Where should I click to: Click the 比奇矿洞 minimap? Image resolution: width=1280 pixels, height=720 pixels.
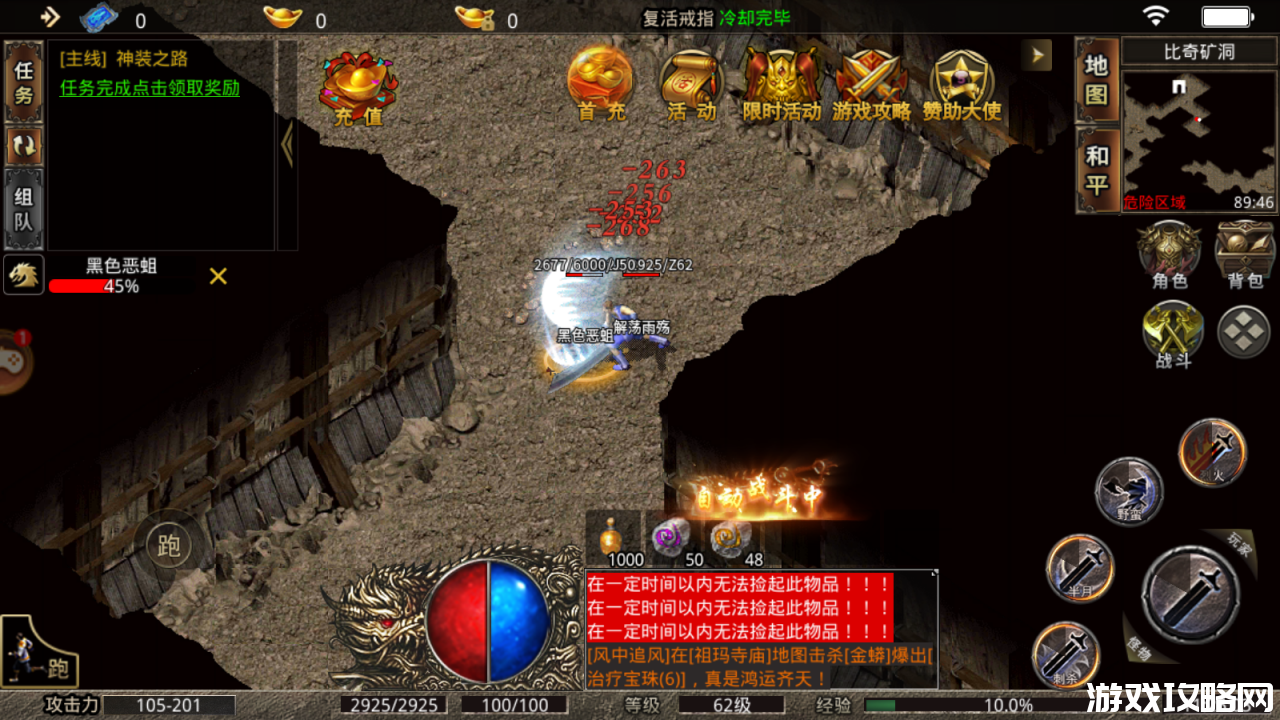pos(1199,136)
